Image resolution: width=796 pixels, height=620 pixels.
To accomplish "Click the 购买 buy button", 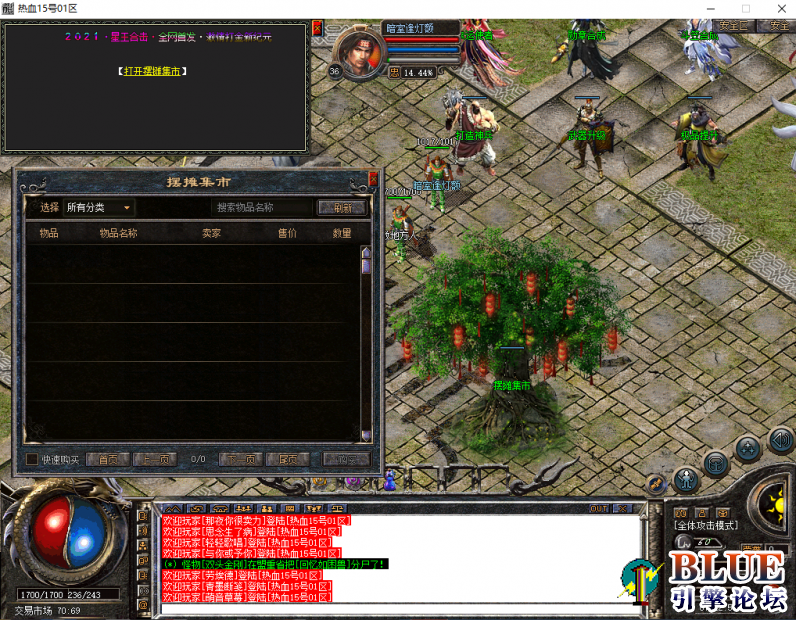I will pos(346,460).
